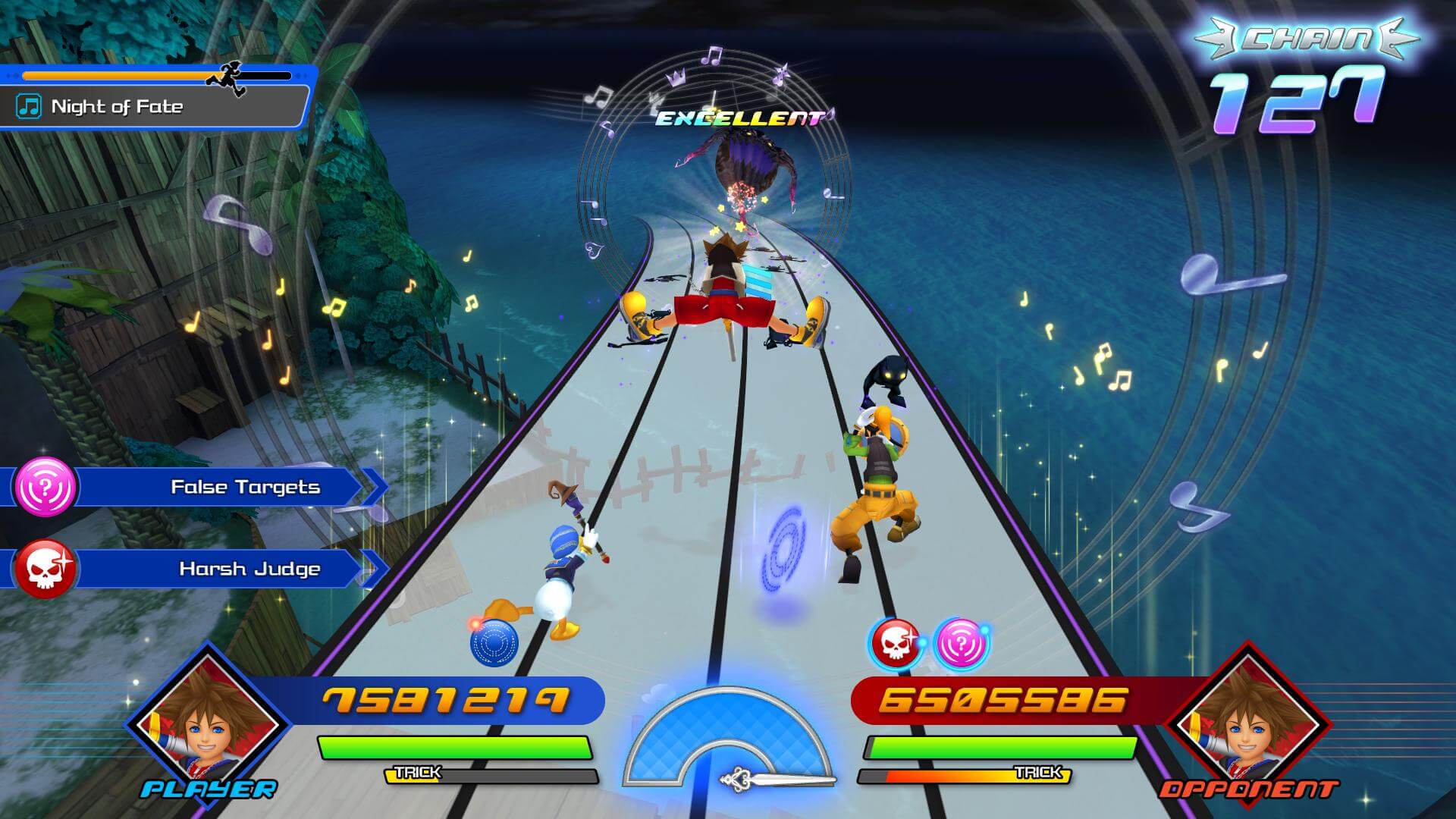Select the False Targets trick icon
1456x819 pixels.
[45, 489]
